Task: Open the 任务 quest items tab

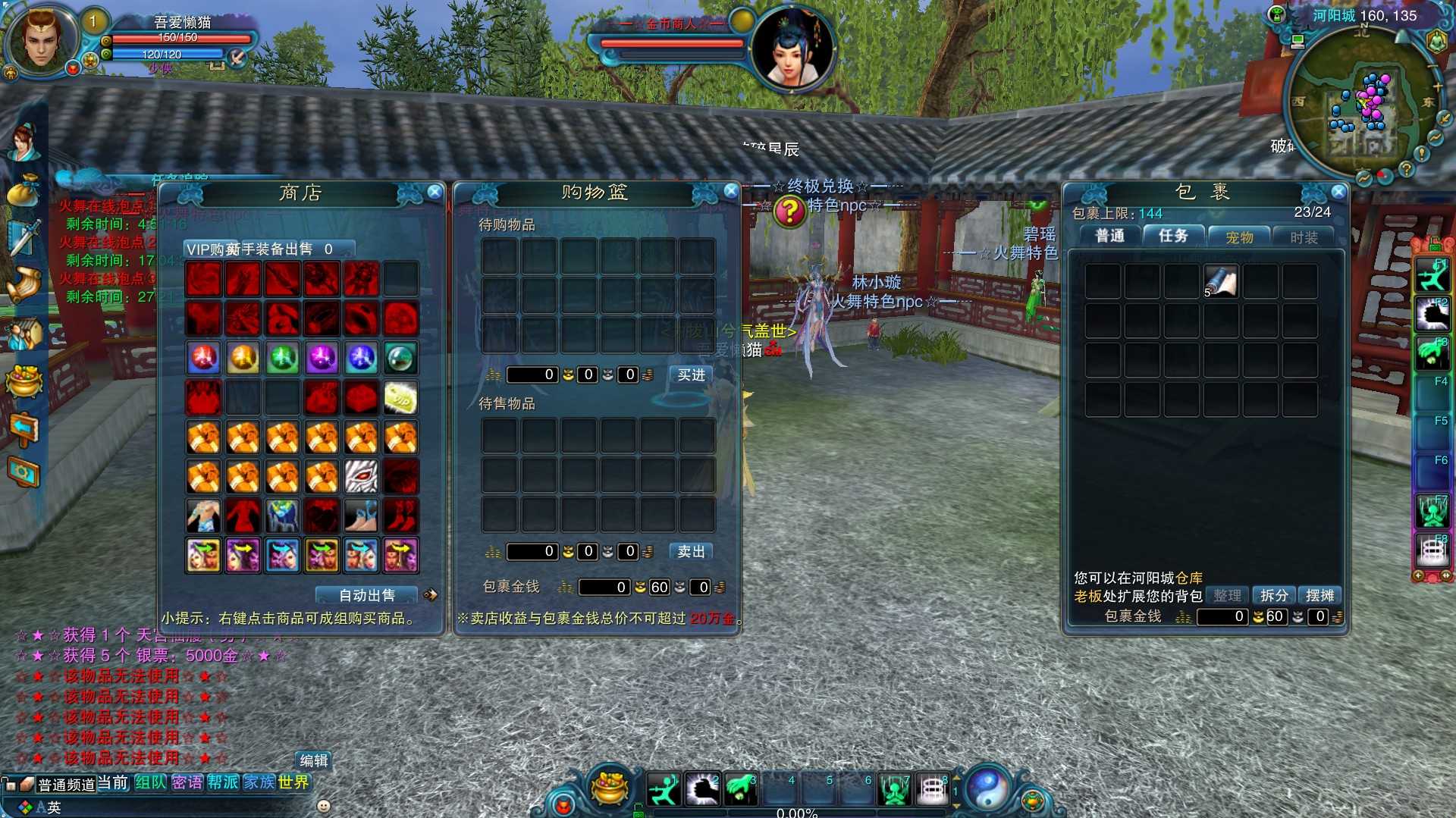Action: click(1173, 237)
